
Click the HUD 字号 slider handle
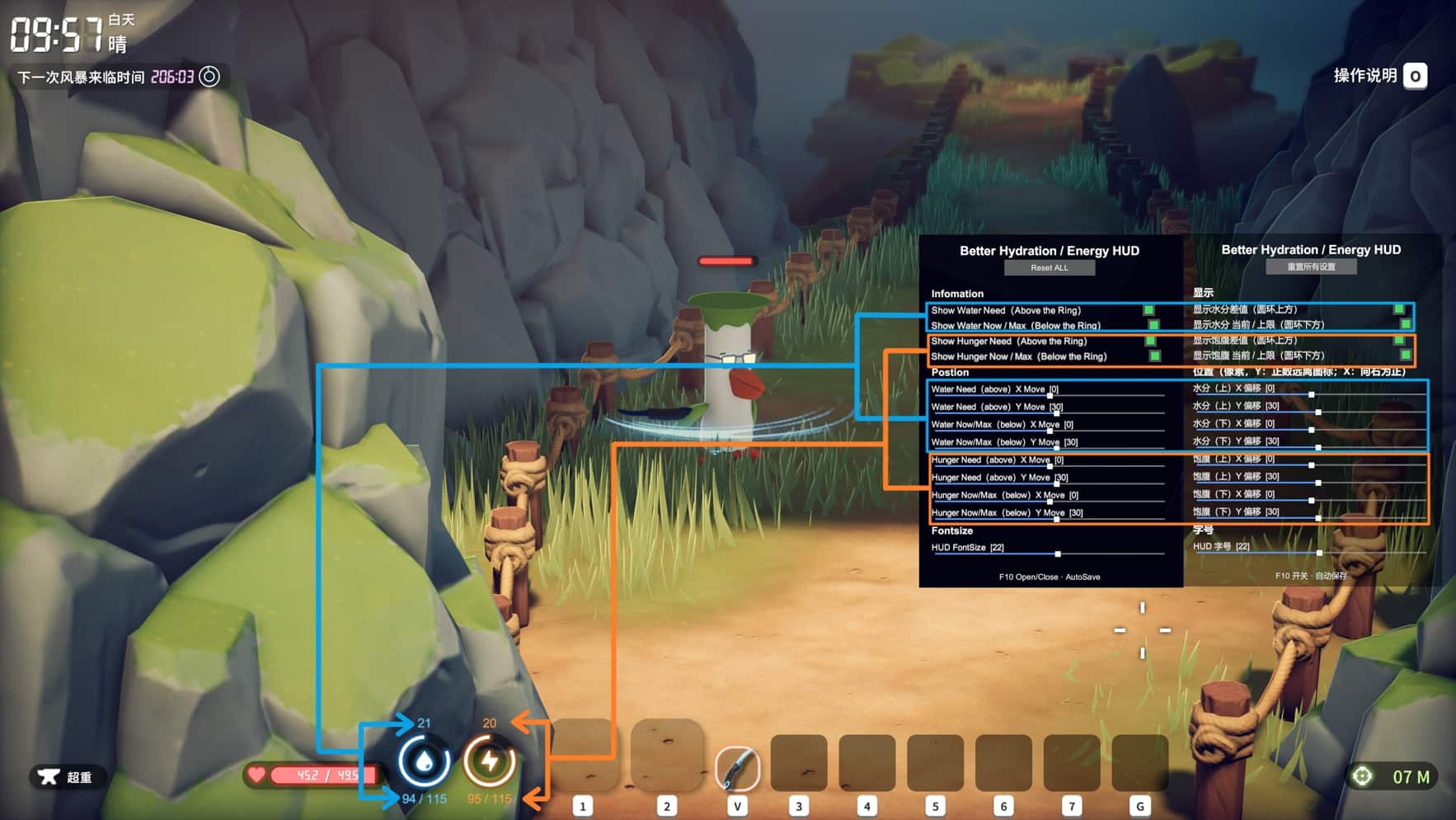[x=1320, y=553]
